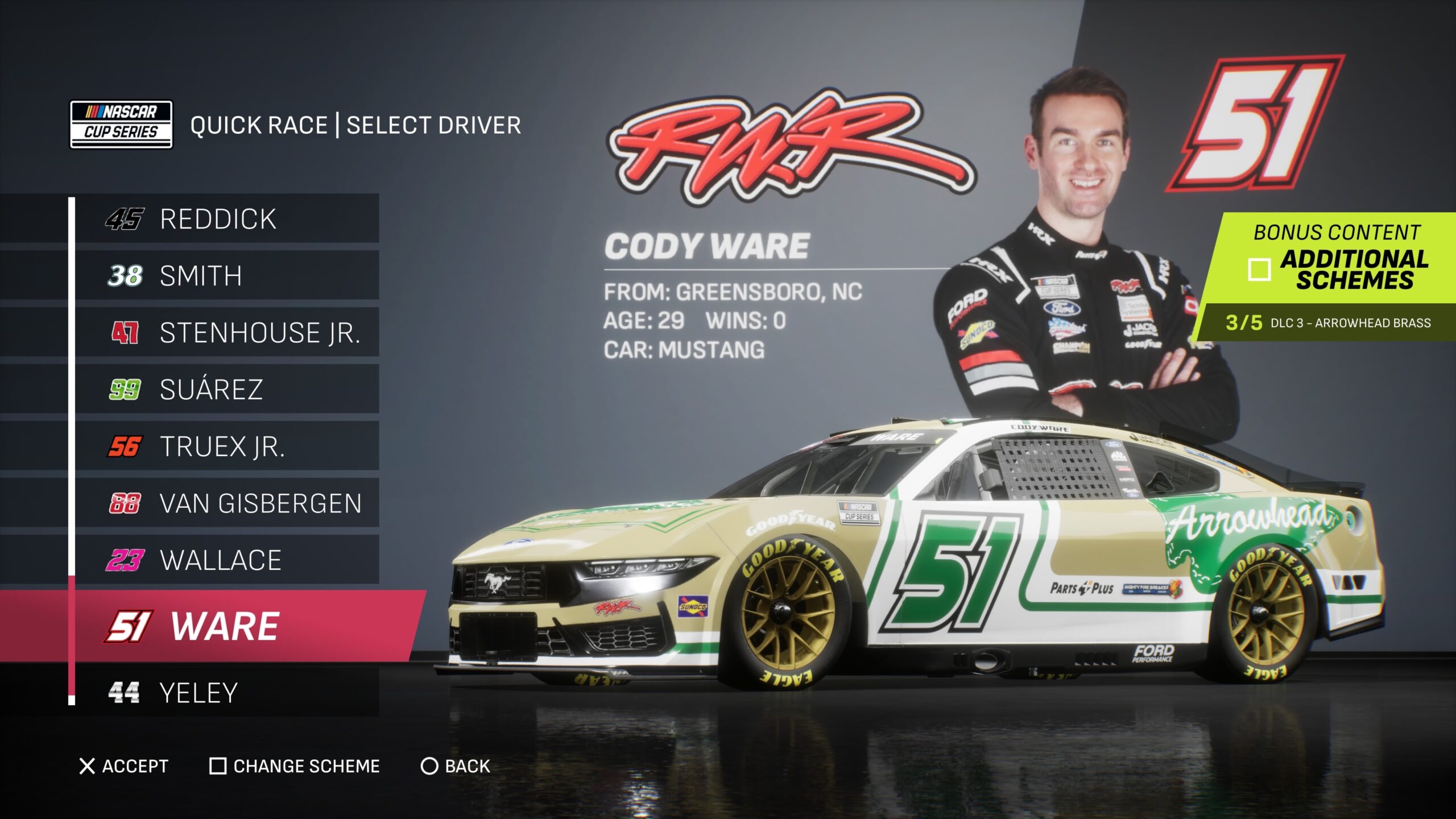Go back to previous screen
The height and width of the screenshot is (819, 1456).
pos(455,766)
